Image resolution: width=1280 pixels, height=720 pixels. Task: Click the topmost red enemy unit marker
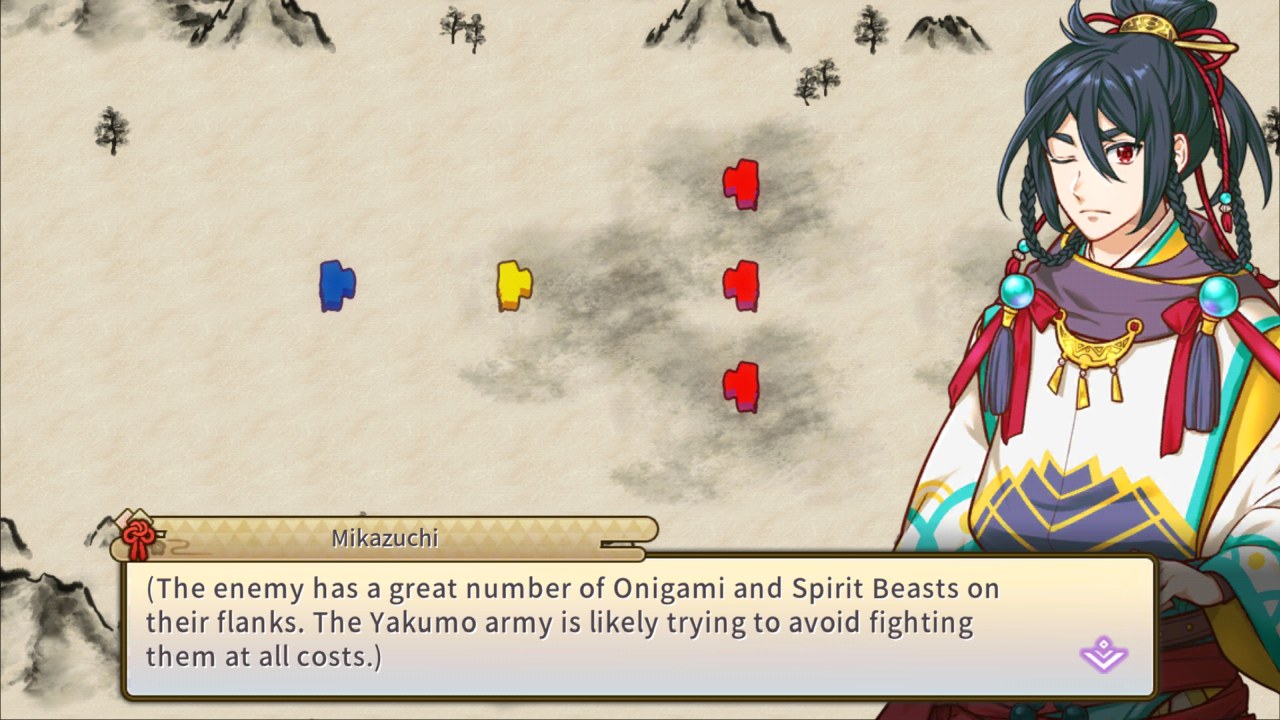741,185
